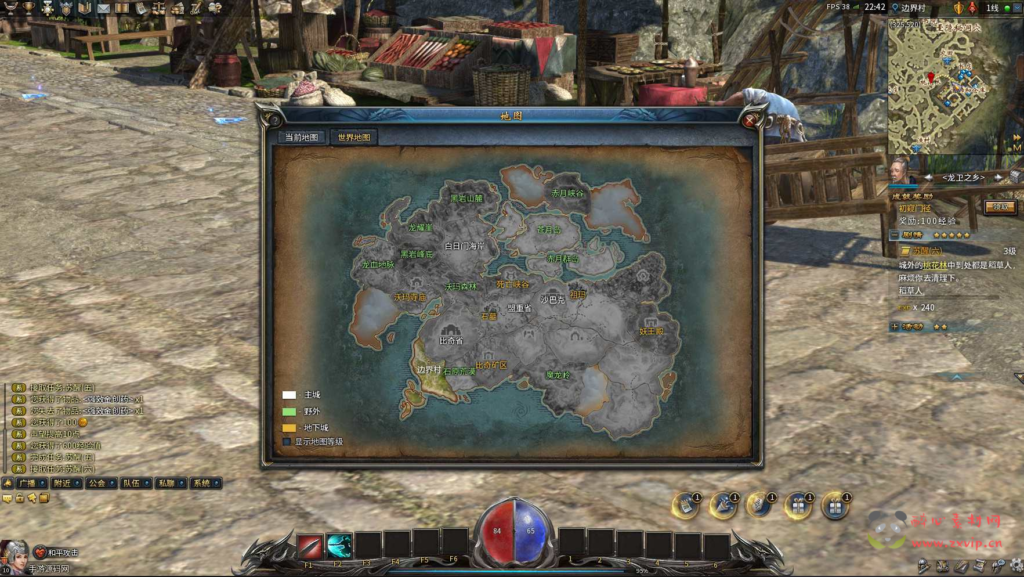Use the F2 cyan swirl skill
1024x577 pixels.
339,546
